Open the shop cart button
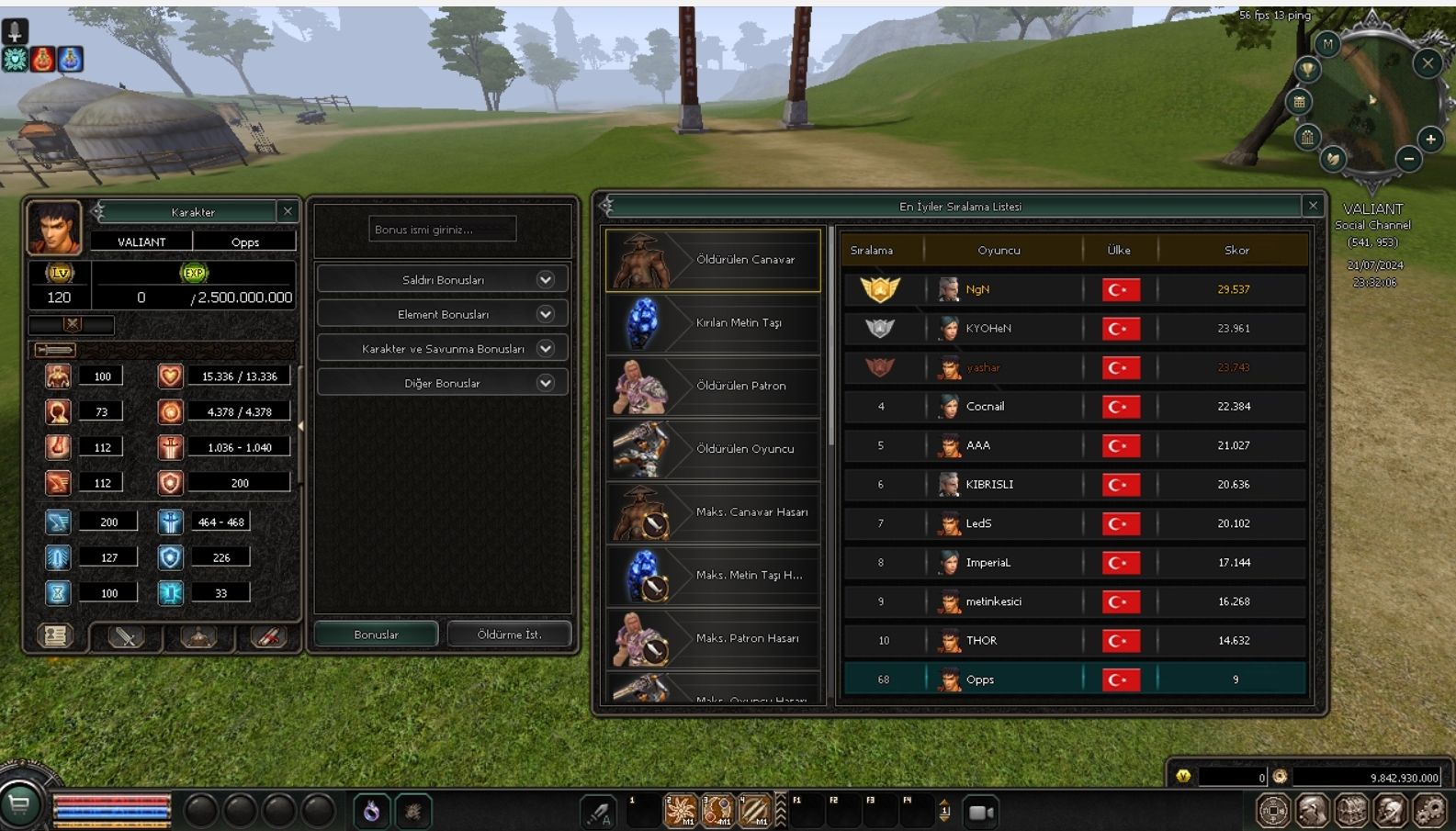This screenshot has height=831, width=1456. click(19, 805)
